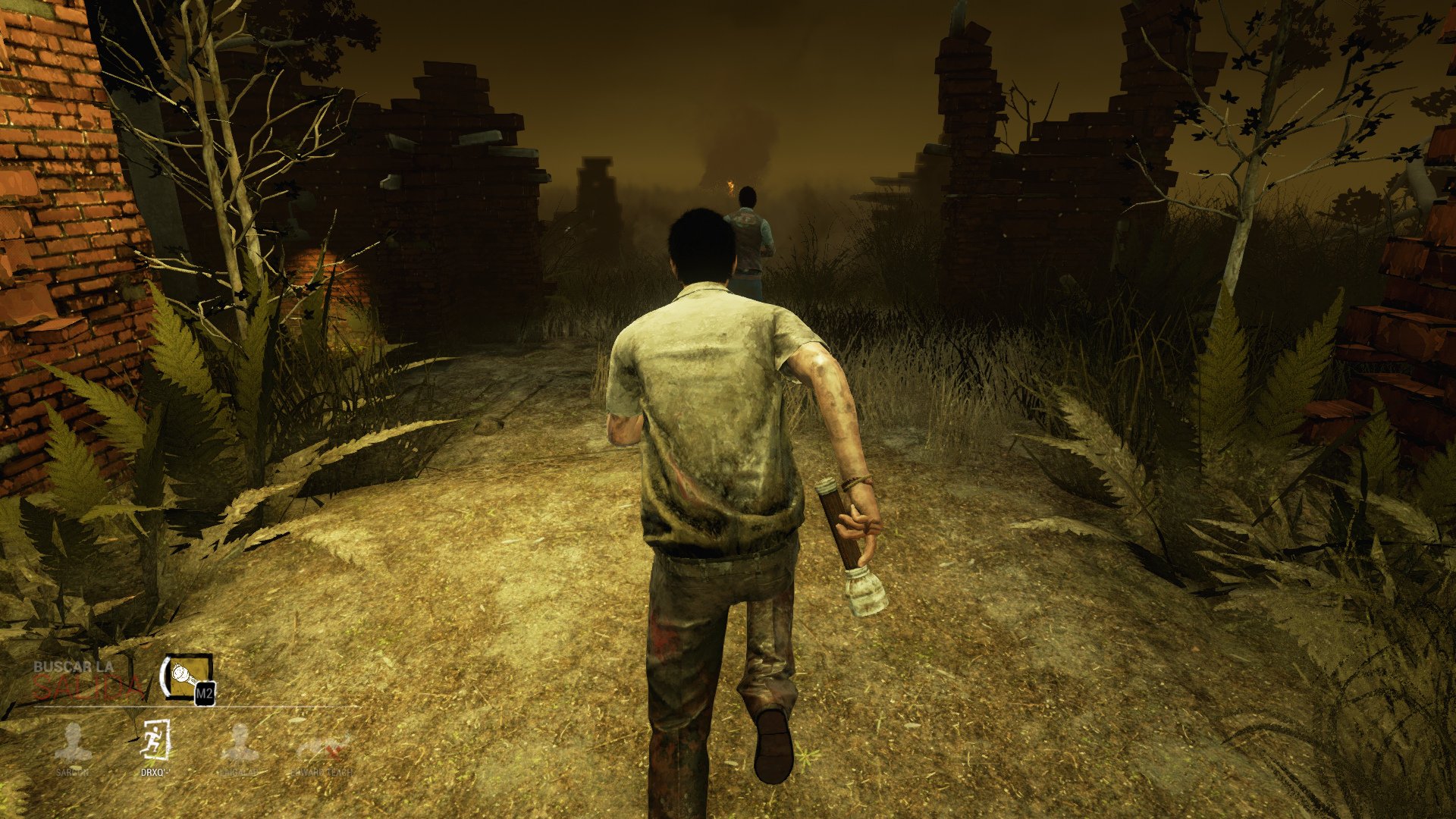
Task: Click the DRXQ'-' player name
Action: point(157,773)
